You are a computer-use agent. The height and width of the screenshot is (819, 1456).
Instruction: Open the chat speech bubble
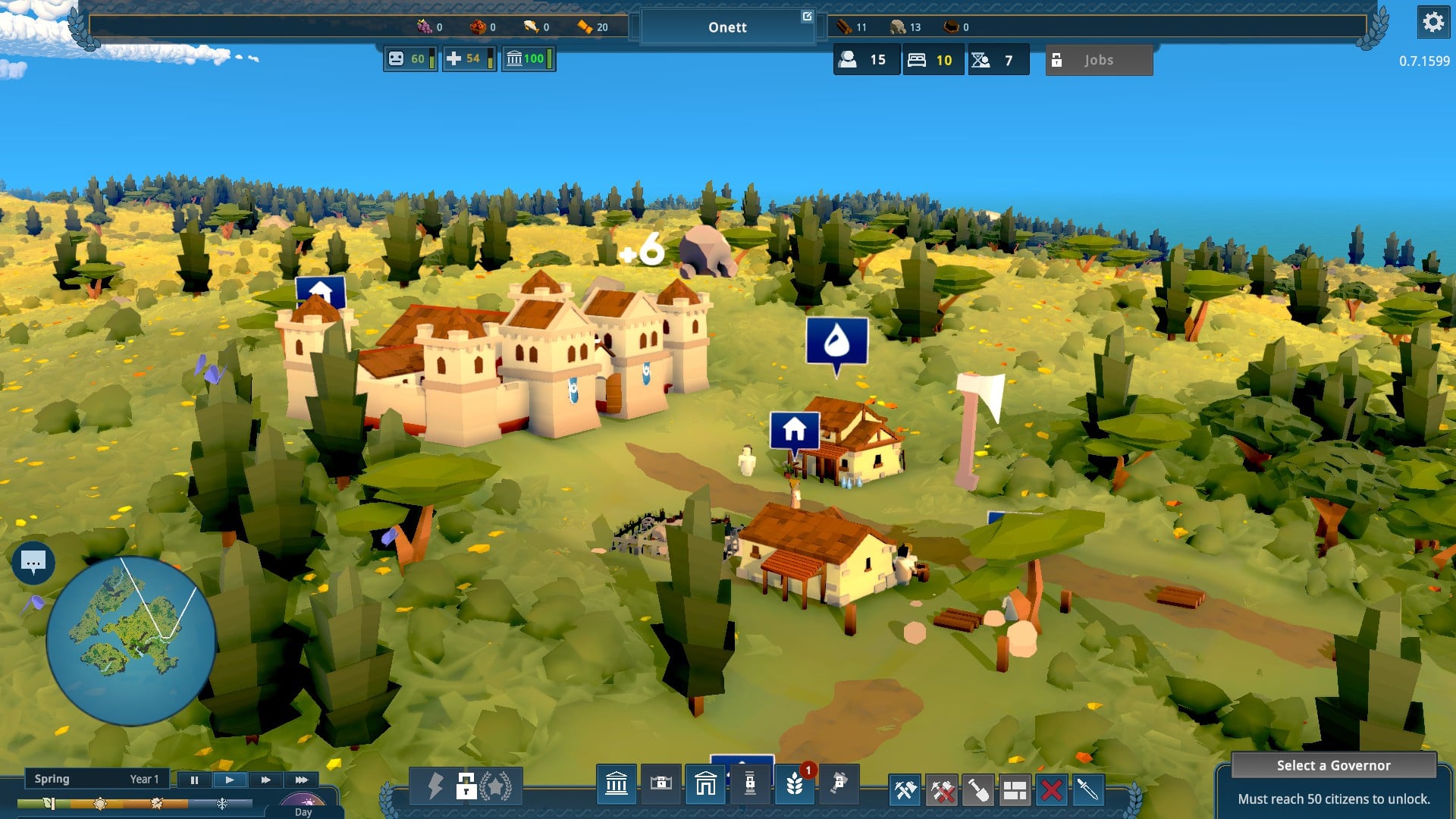point(33,563)
